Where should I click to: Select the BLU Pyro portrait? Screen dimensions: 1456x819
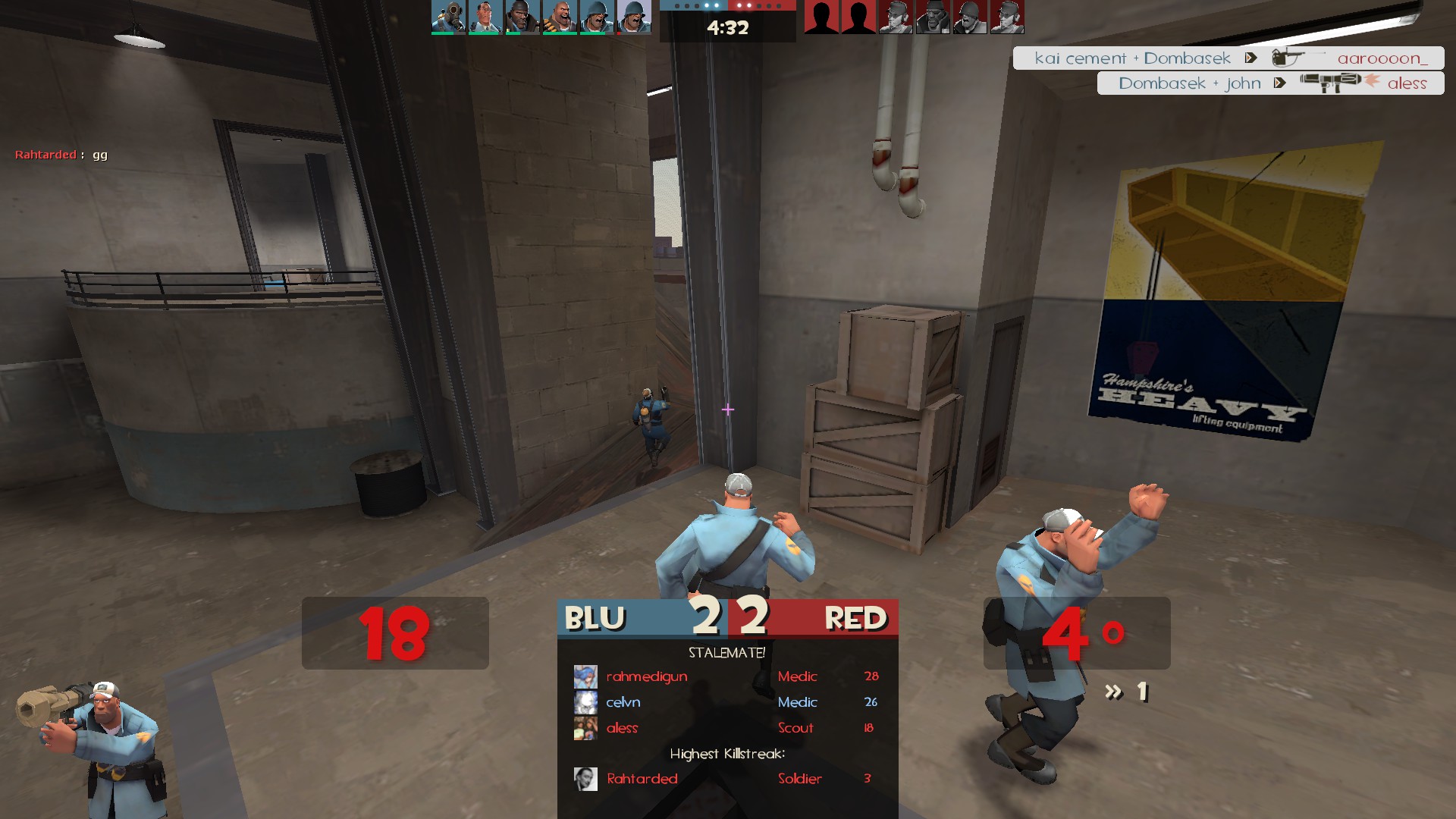(448, 17)
